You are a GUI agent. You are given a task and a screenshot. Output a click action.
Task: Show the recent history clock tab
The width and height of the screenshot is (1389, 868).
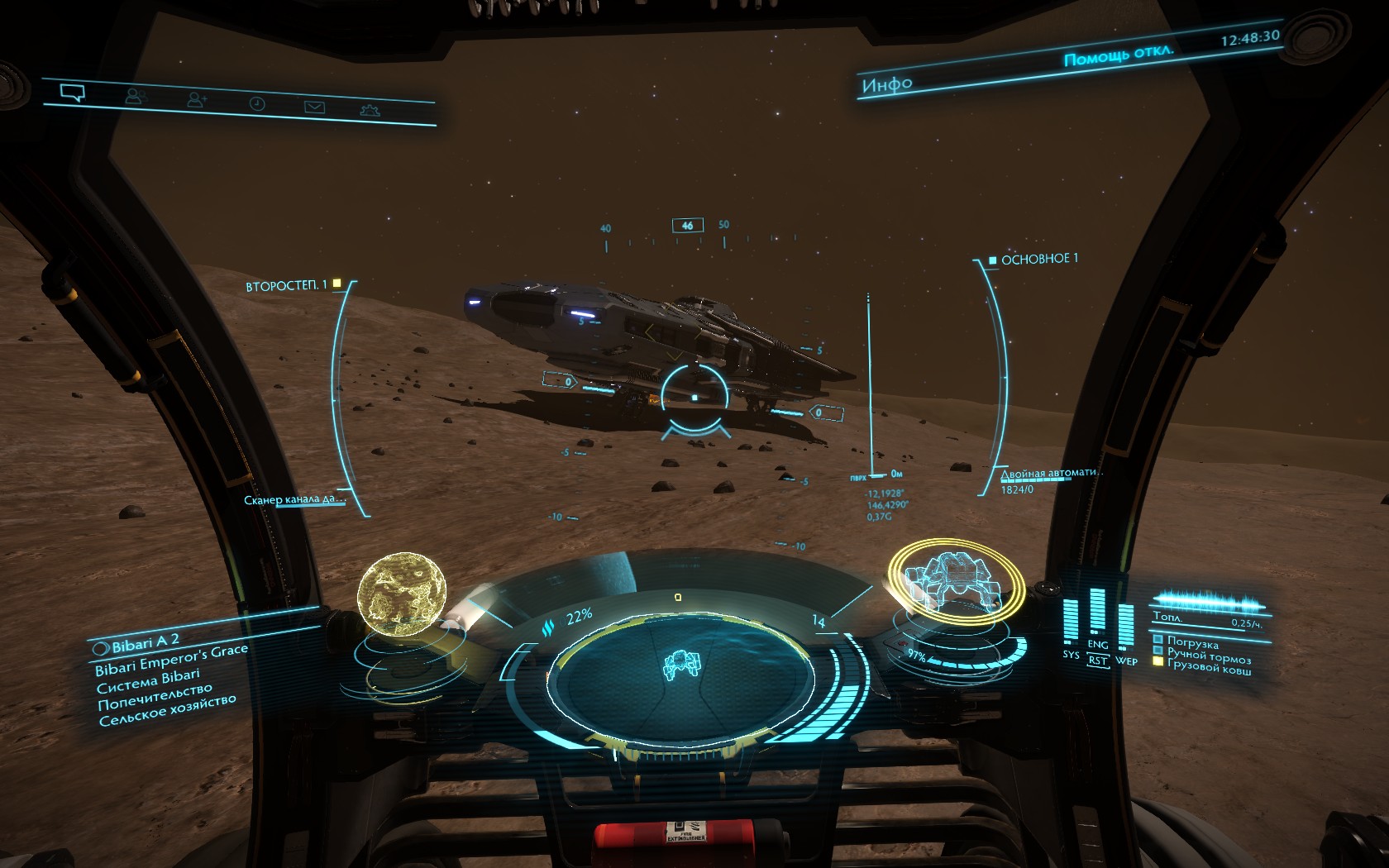point(257,103)
